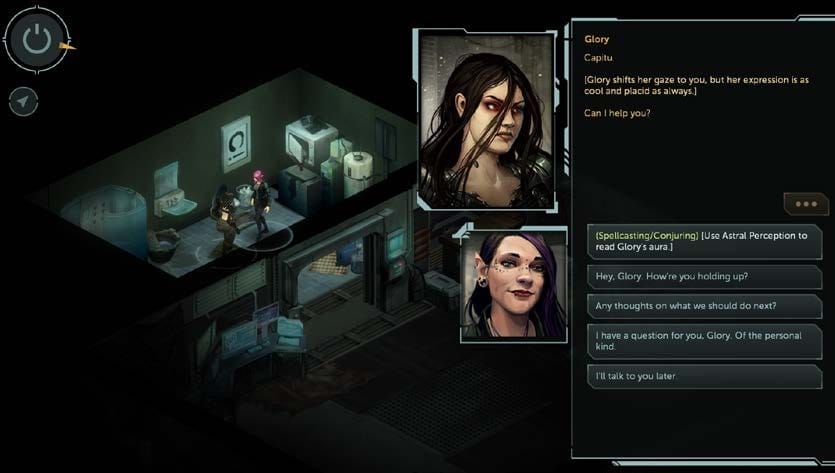835x473 pixels.
Task: Open the round power button menu
Action: point(37,40)
